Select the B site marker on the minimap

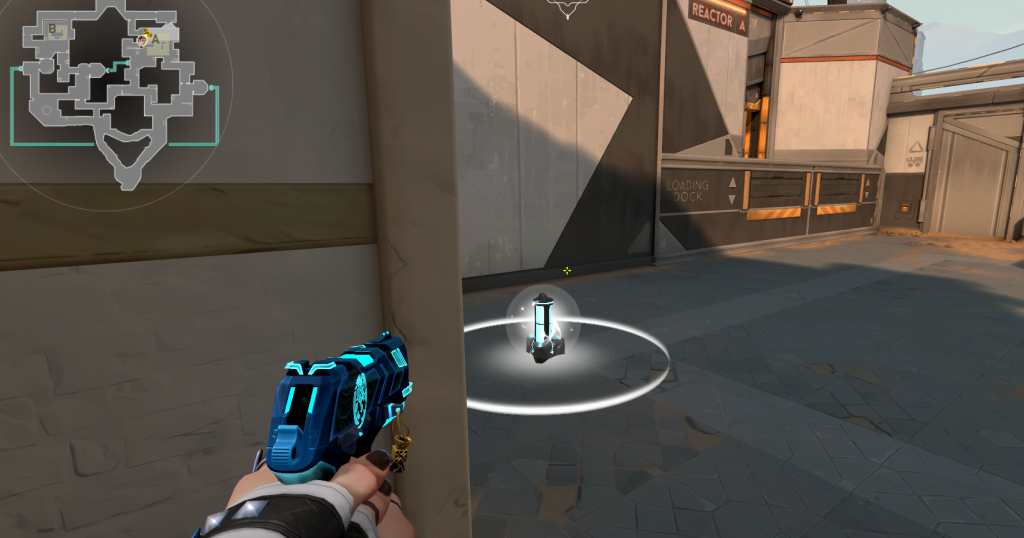pos(53,30)
